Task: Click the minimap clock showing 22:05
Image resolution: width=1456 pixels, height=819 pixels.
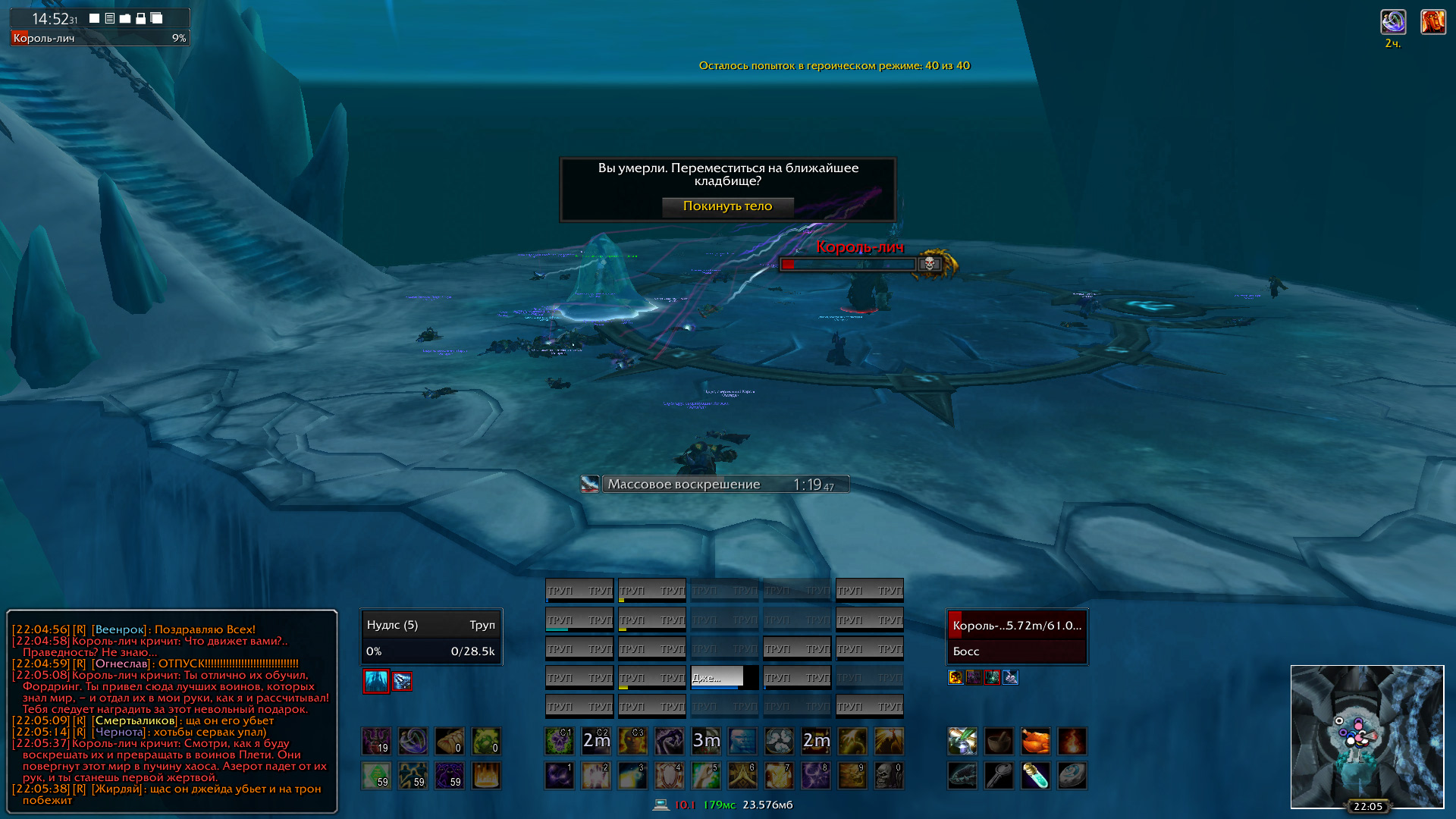Action: click(x=1367, y=806)
